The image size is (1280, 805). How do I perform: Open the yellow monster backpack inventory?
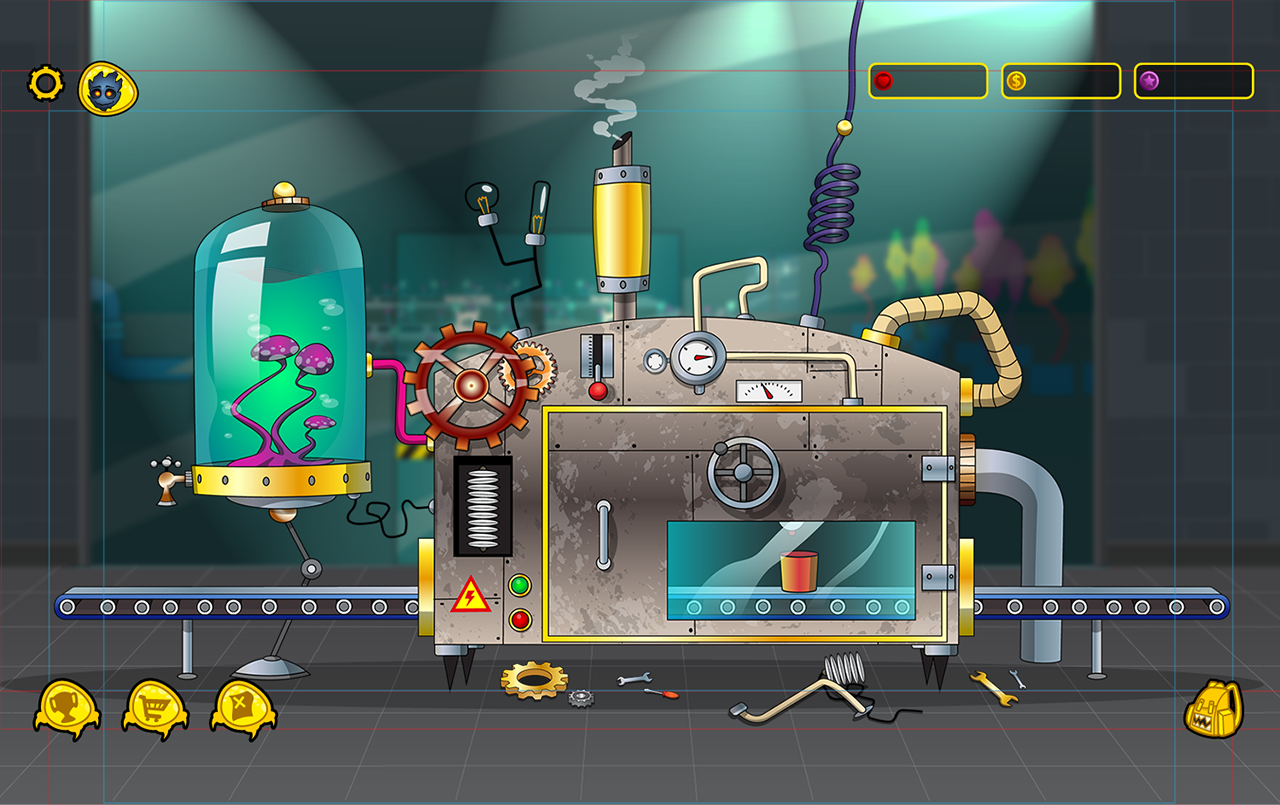click(x=1212, y=710)
